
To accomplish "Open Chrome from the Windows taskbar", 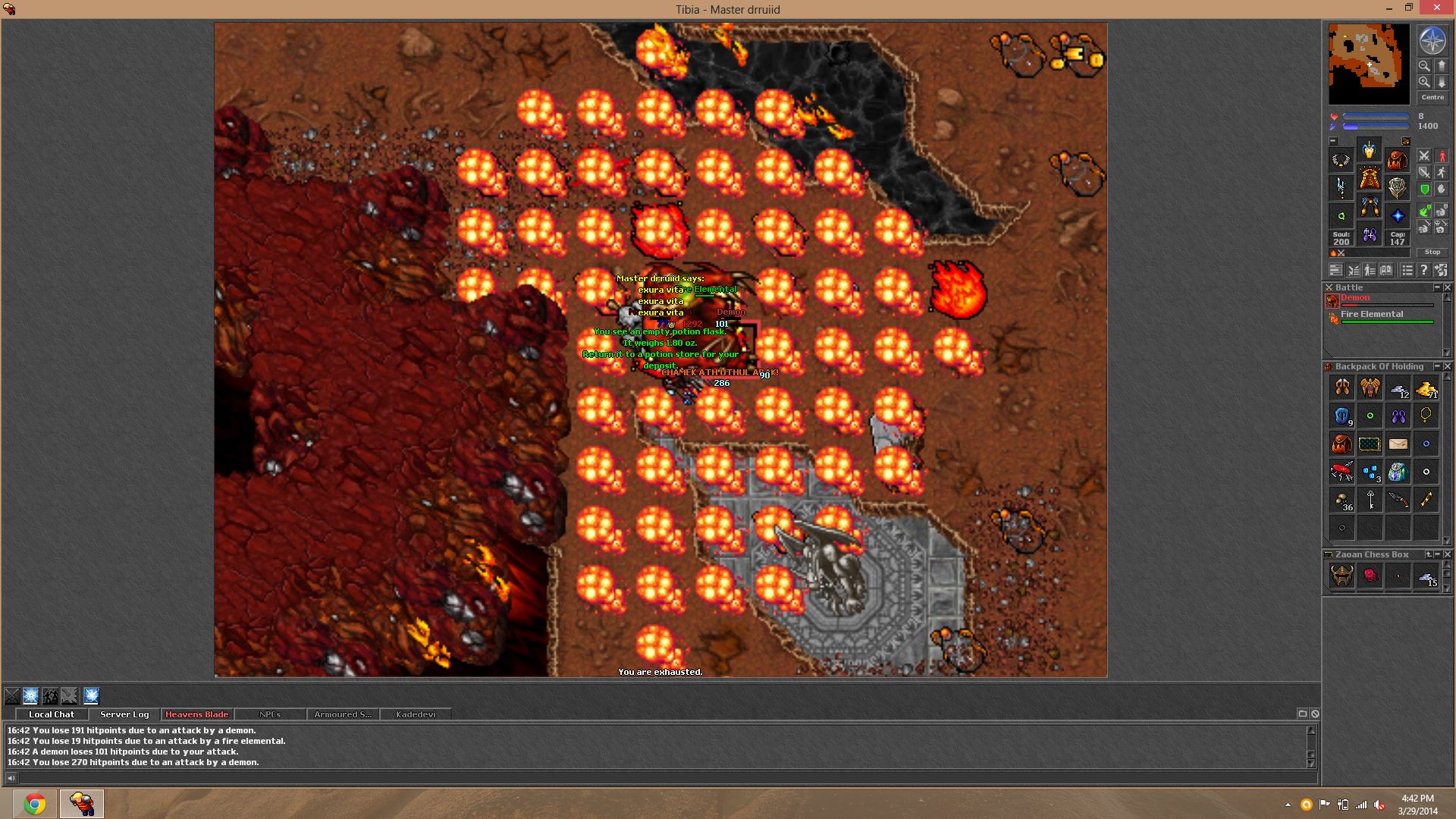I will pos(34,803).
